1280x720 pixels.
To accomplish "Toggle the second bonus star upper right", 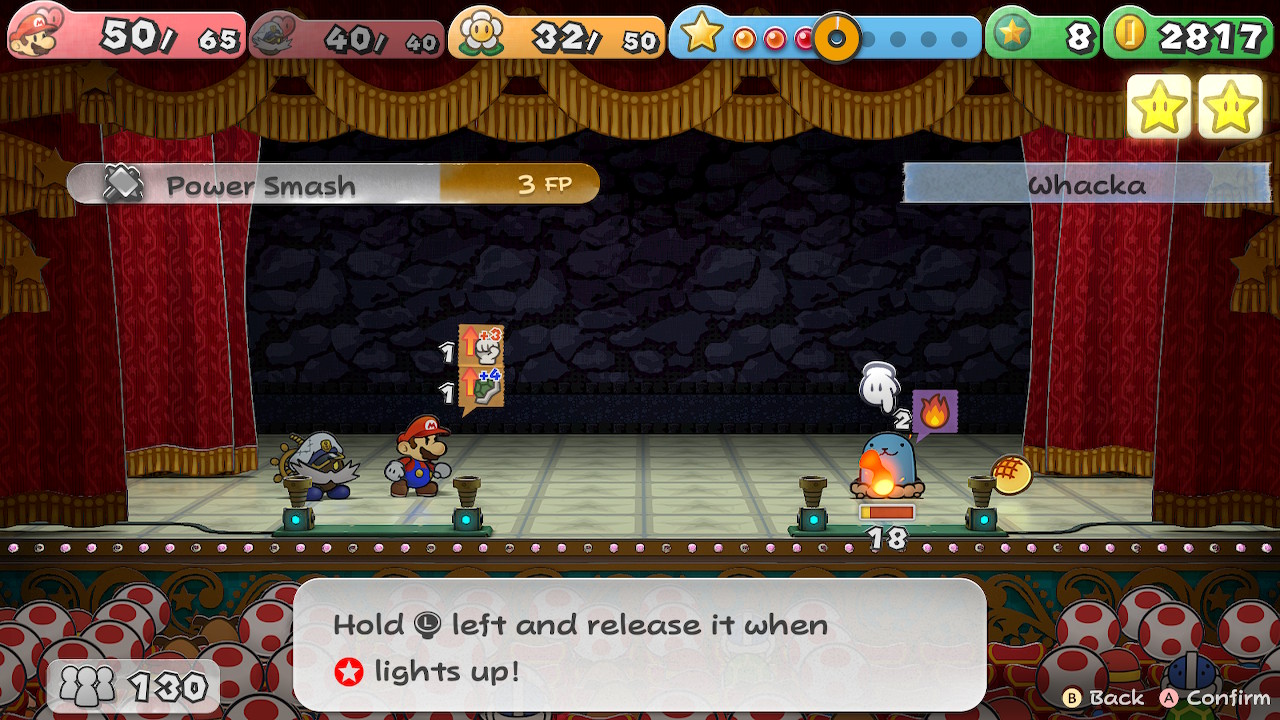I will (x=1232, y=104).
